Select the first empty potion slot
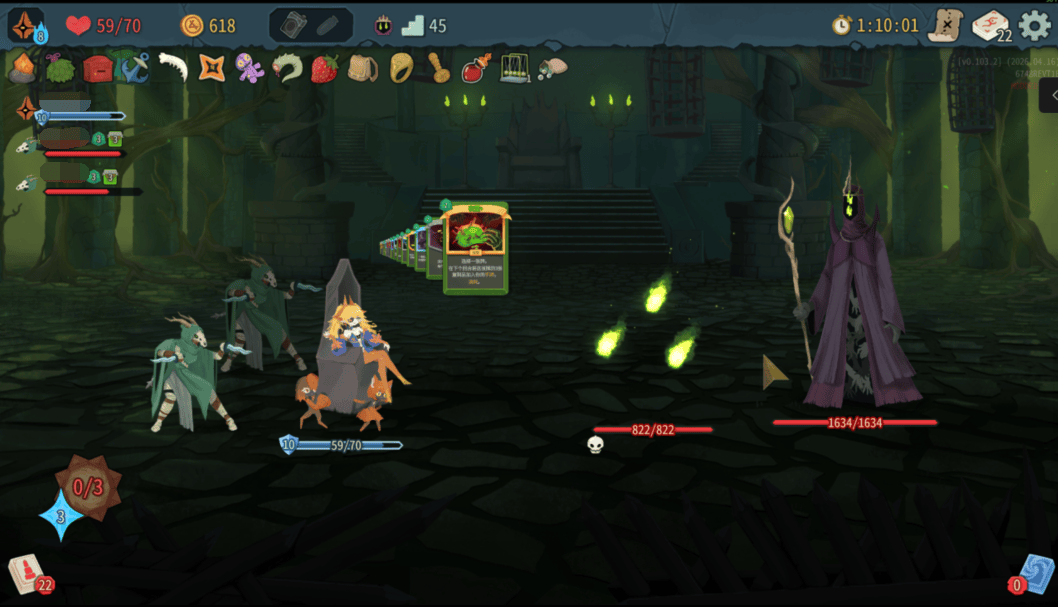1058x607 pixels. click(293, 25)
